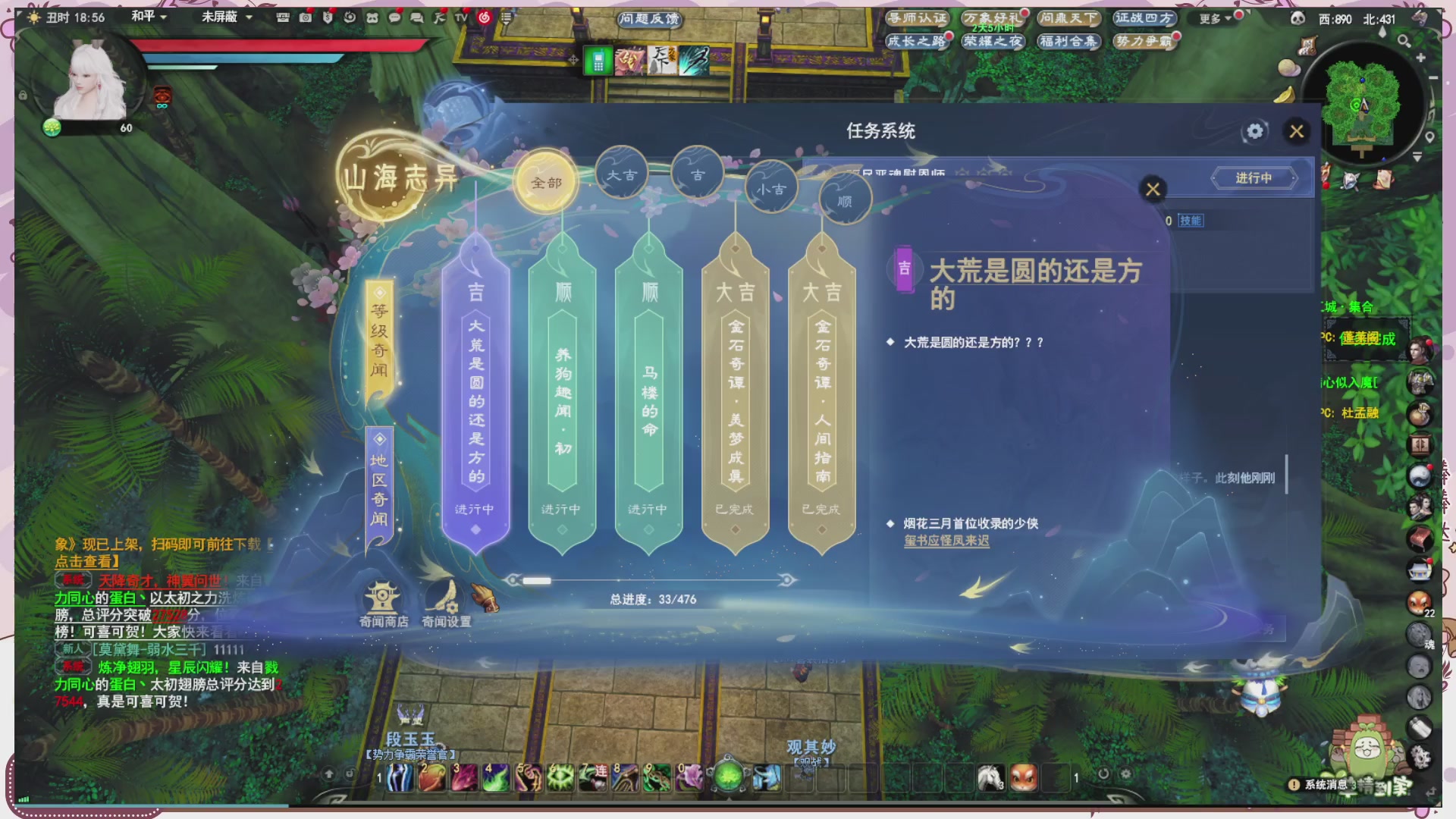Toggle the 大吉 filter circle
1456x819 pixels.
click(x=623, y=173)
